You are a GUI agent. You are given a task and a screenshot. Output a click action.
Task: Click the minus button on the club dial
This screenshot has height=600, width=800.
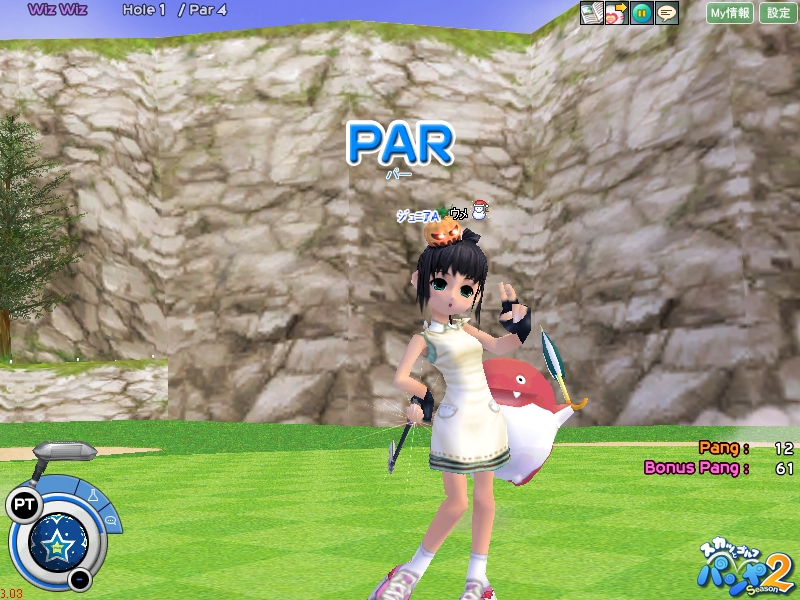pyautogui.click(x=80, y=579)
